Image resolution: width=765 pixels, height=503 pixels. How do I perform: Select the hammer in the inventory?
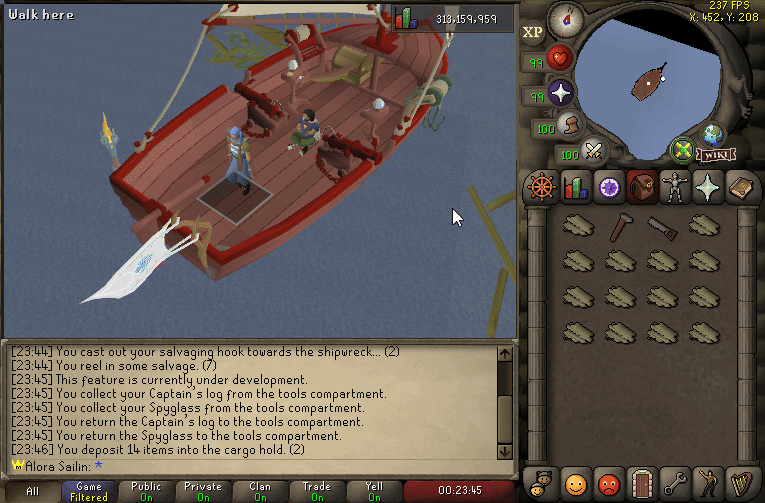(619, 227)
